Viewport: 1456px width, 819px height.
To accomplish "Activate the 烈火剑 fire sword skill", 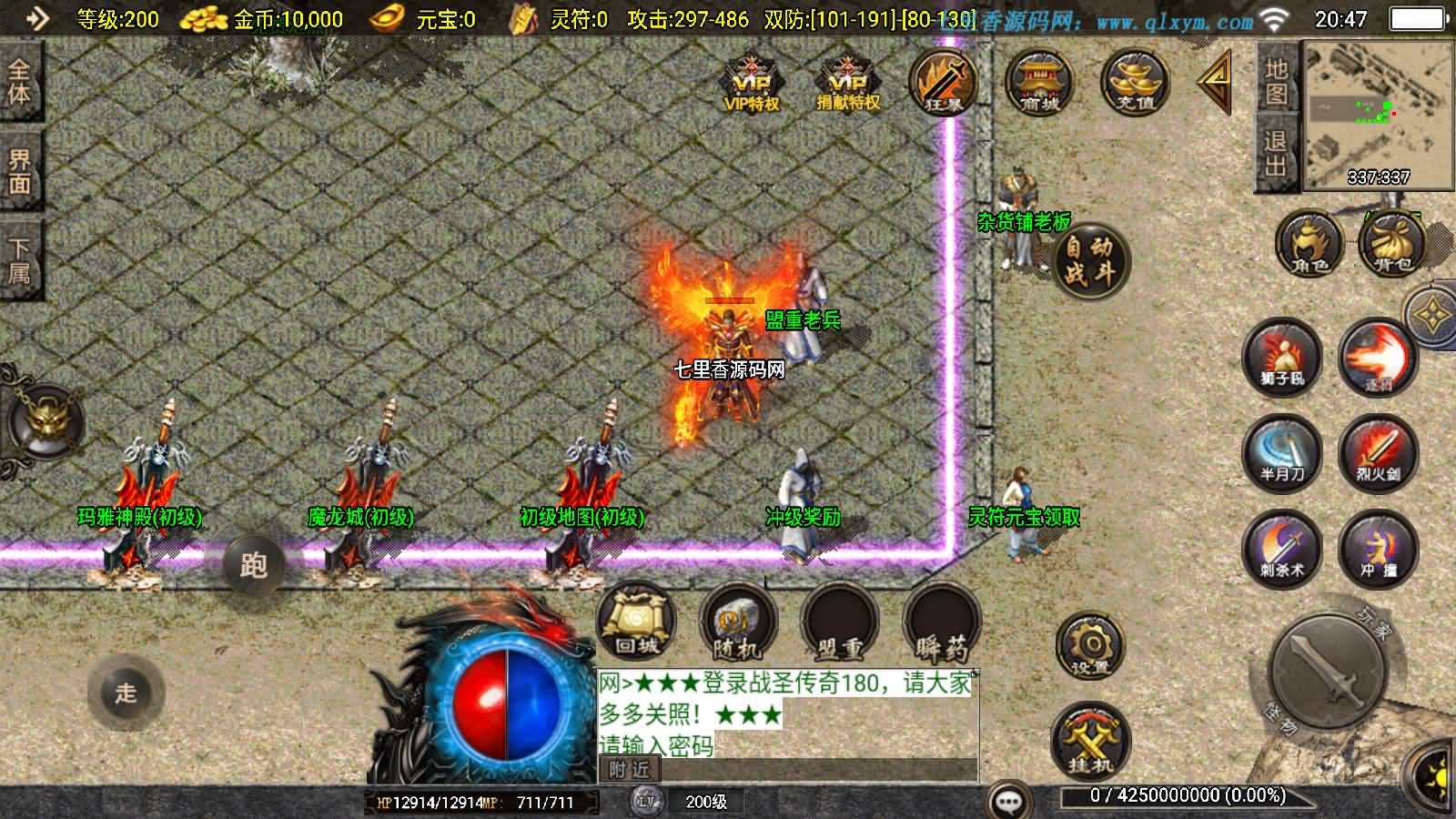I will pos(1378,453).
